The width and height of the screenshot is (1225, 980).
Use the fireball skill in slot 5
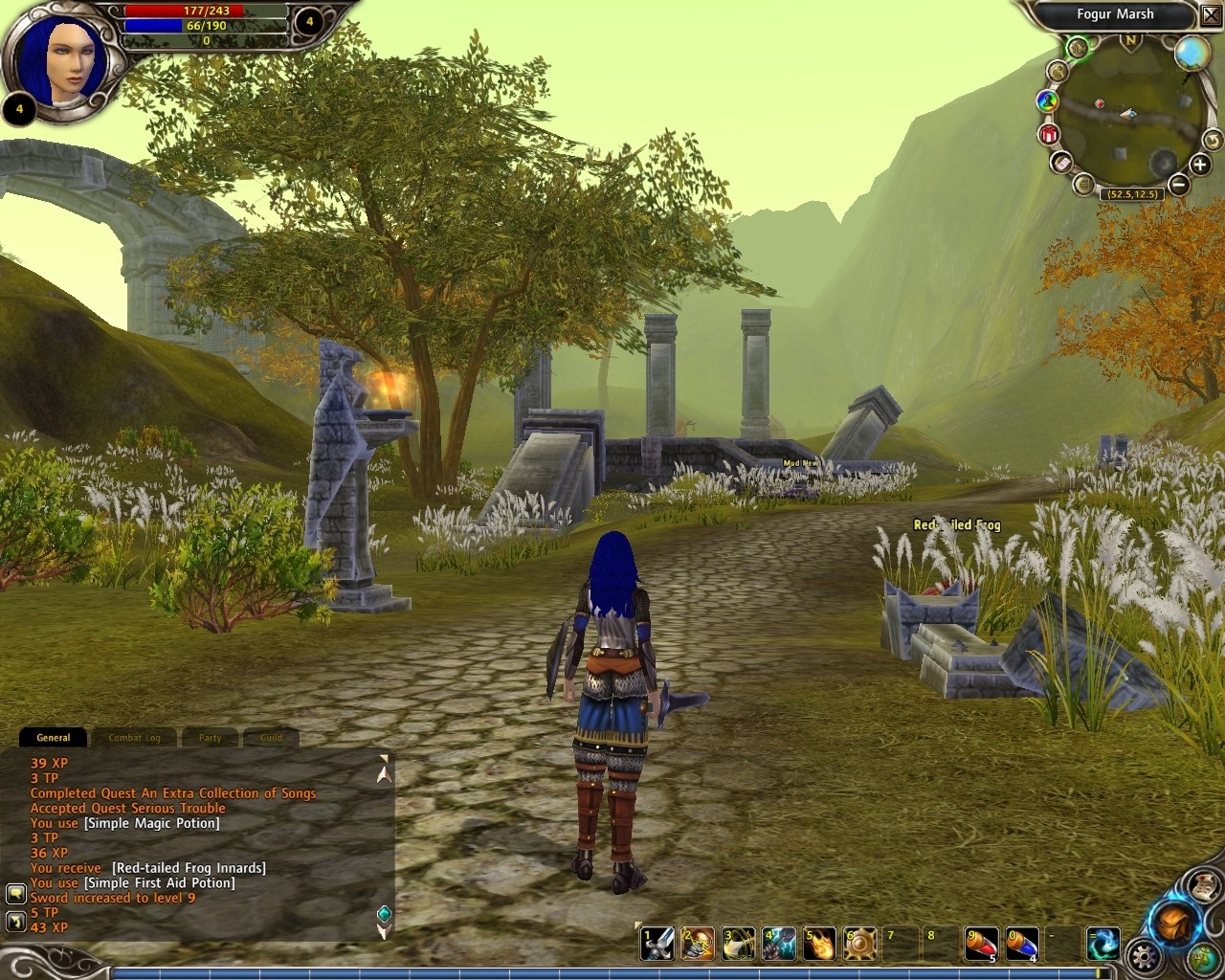819,944
